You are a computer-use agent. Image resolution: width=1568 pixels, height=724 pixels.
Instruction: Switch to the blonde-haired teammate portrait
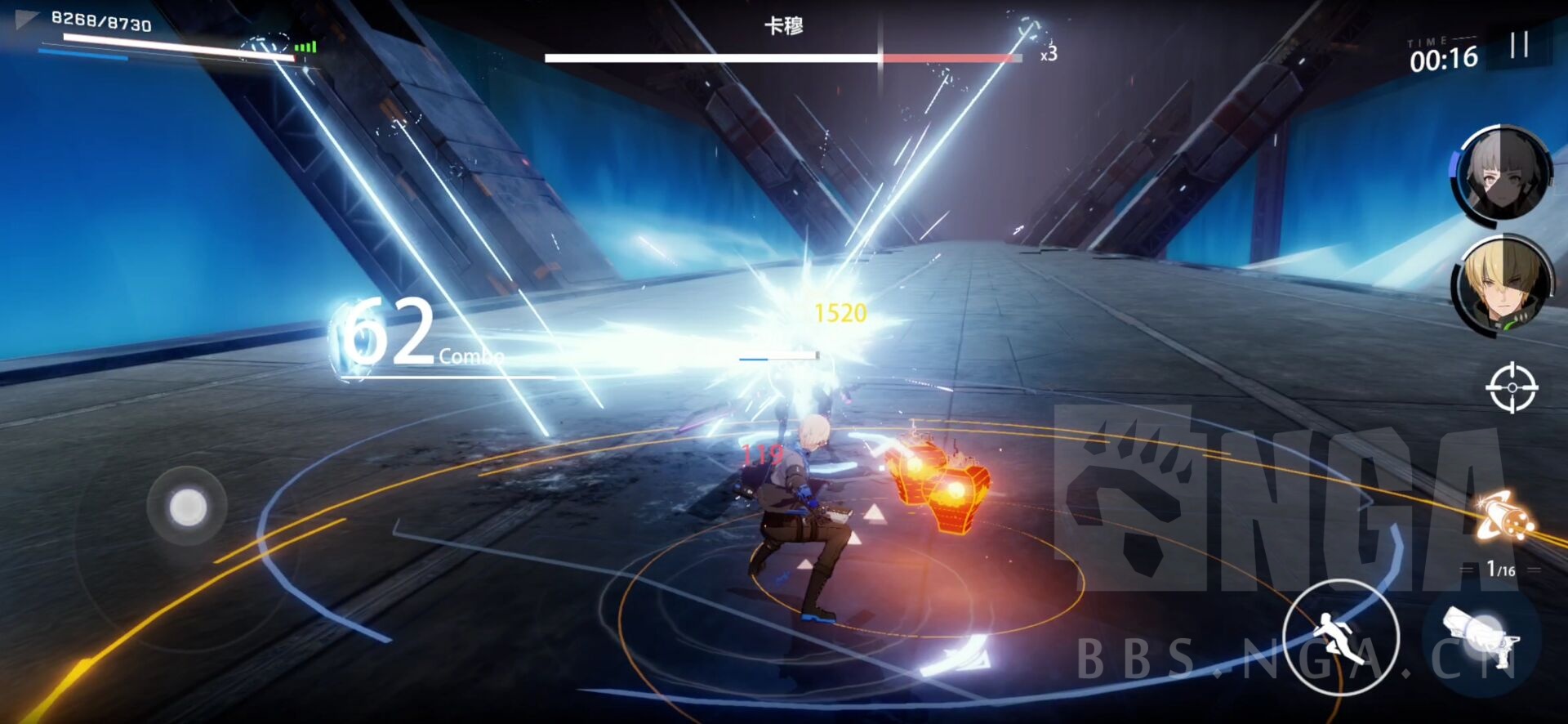point(1503,285)
